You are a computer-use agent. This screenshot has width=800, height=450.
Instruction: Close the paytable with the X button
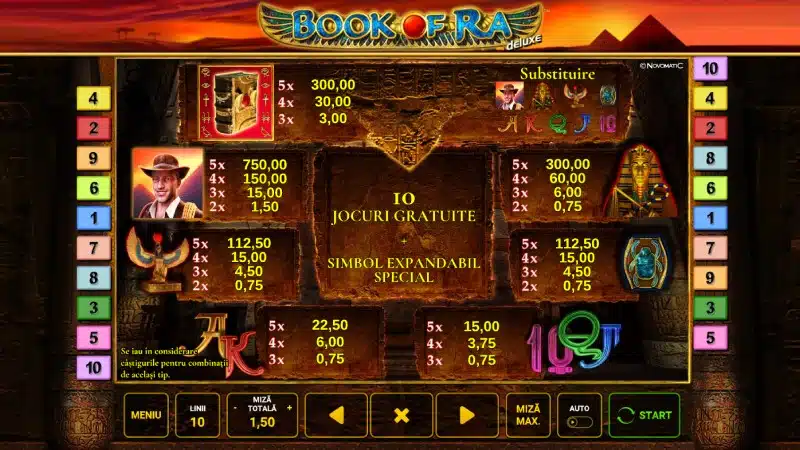click(401, 415)
